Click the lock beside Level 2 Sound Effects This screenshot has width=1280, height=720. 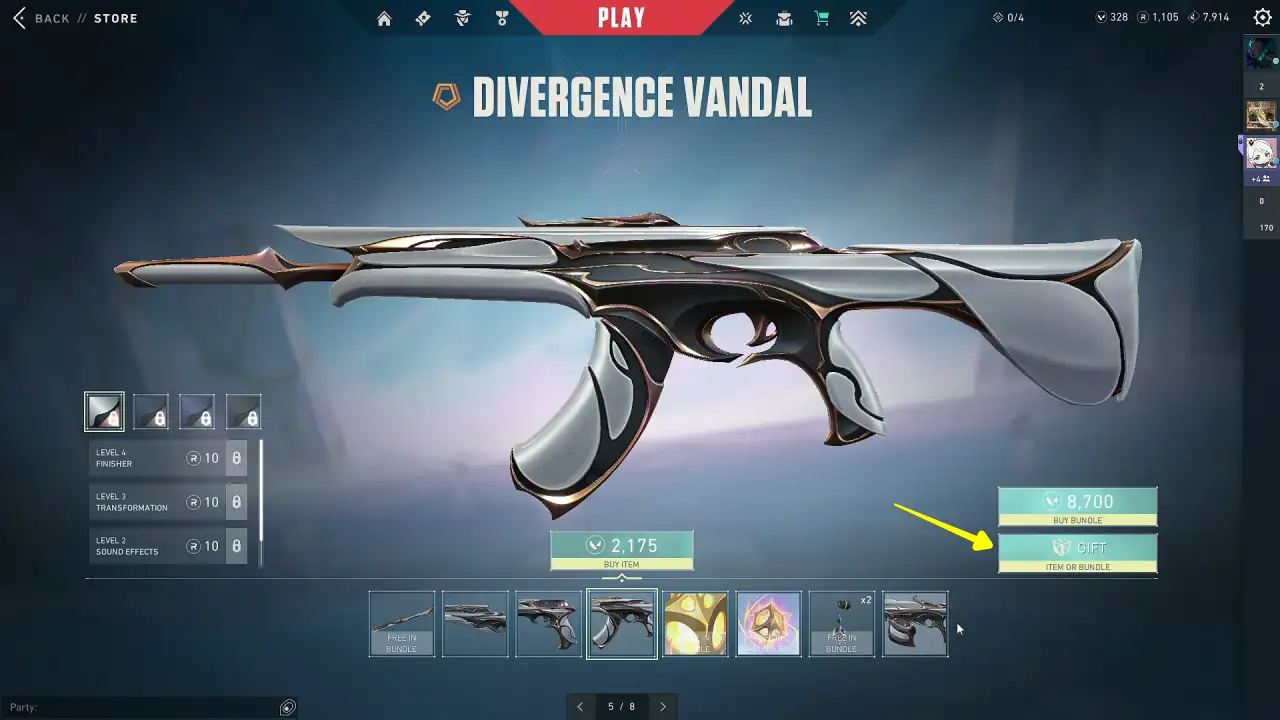236,546
